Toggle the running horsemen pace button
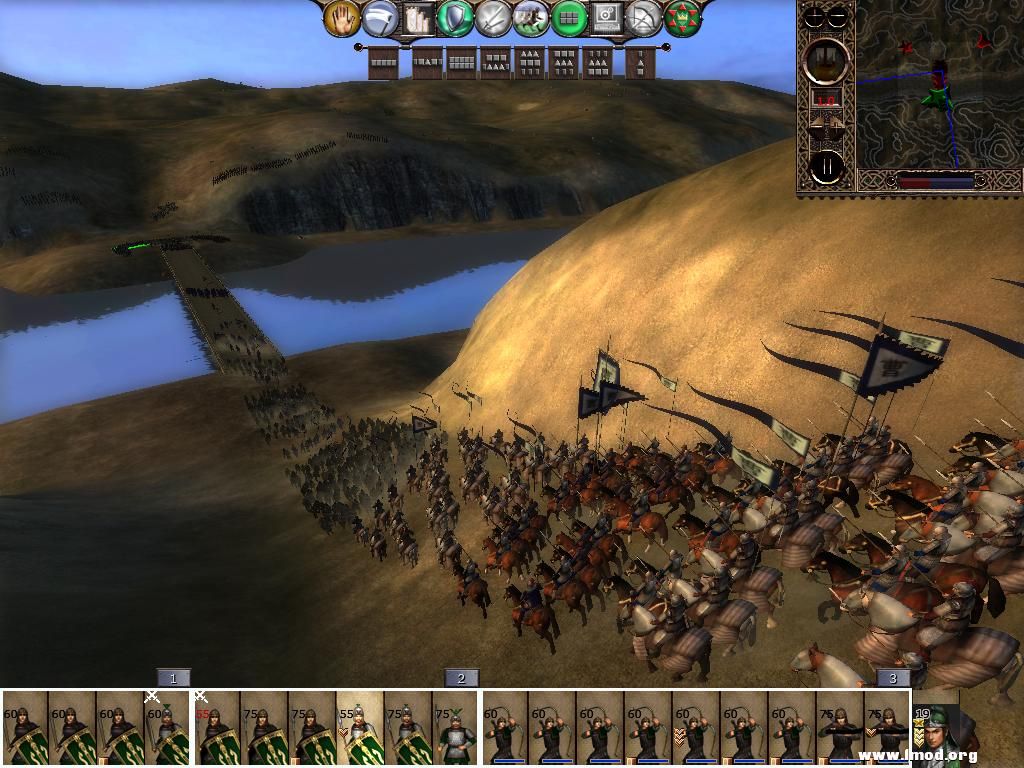 [530, 18]
